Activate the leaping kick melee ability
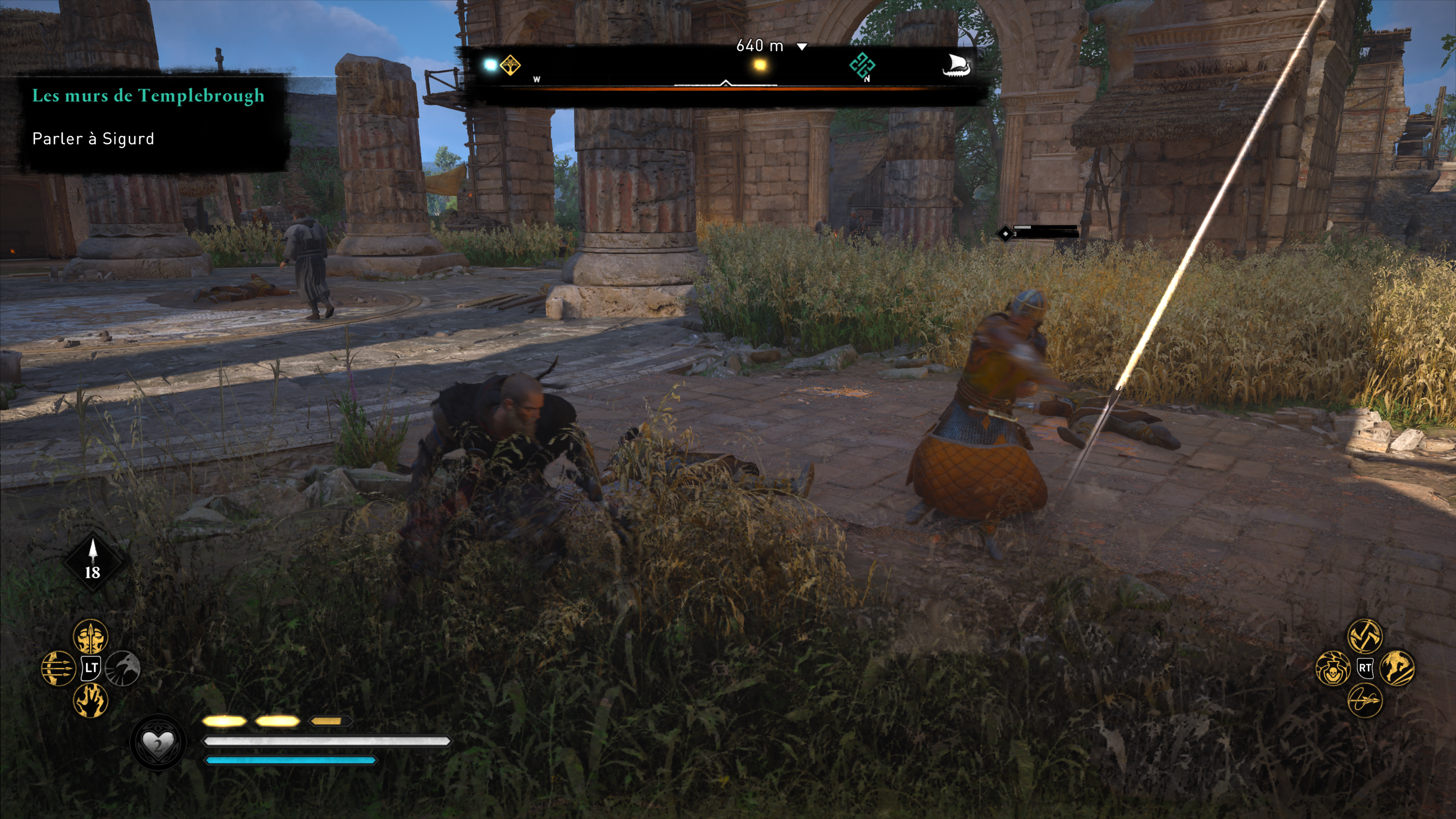This screenshot has height=819, width=1456. click(1397, 667)
